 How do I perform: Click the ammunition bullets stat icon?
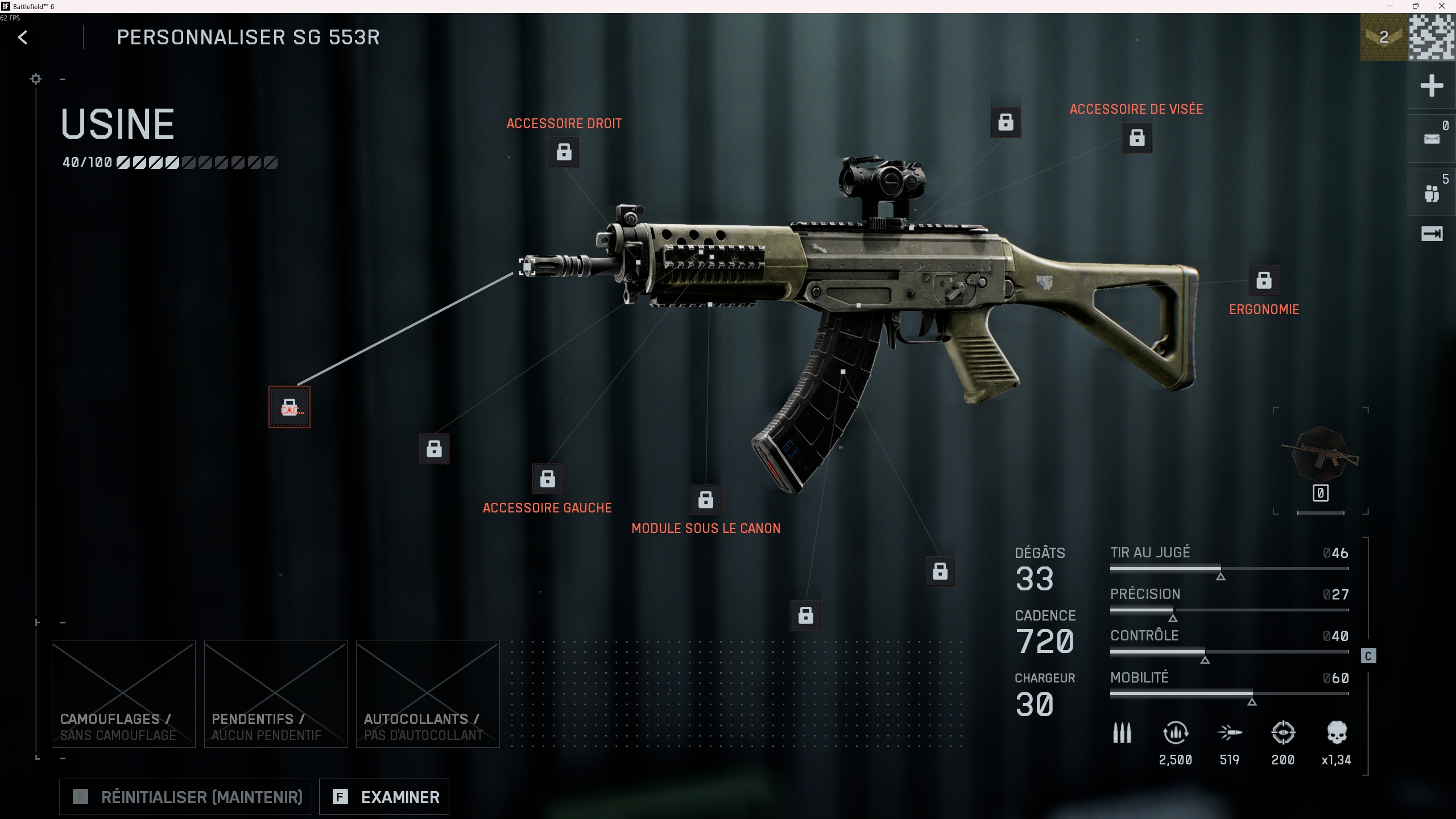[x=1121, y=733]
